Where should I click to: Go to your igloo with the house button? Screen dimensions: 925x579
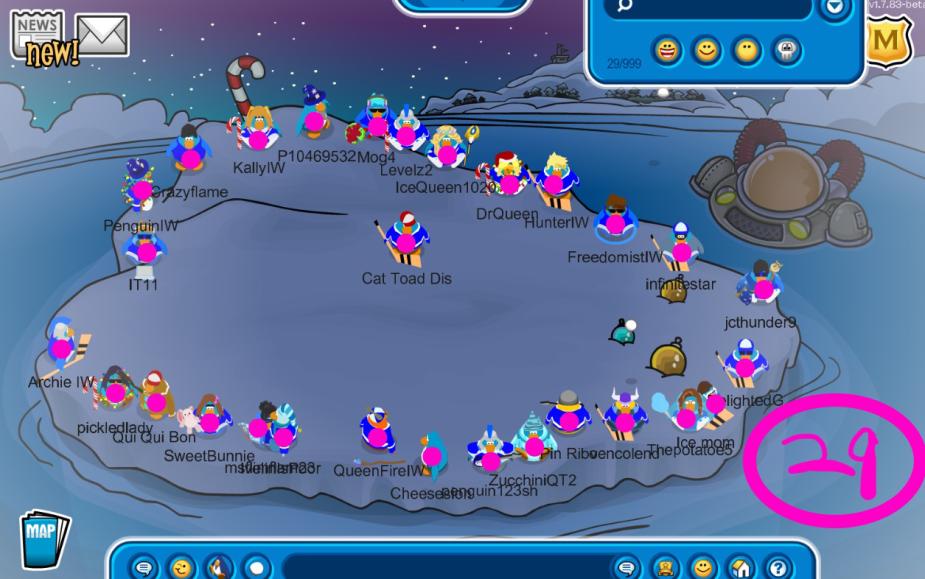coord(741,567)
